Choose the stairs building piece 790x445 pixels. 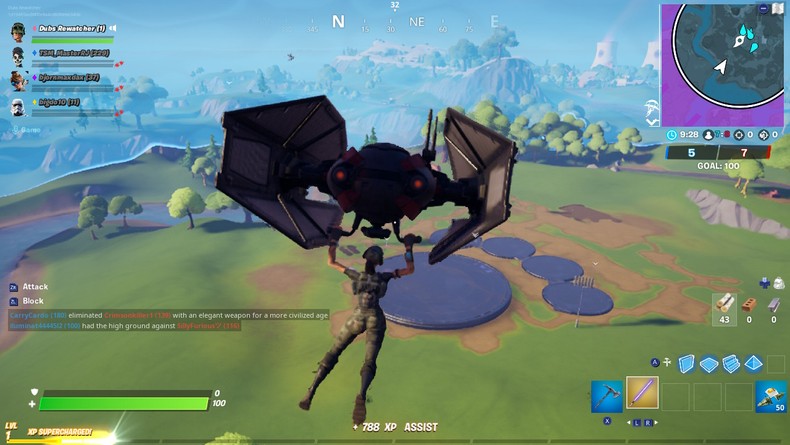click(730, 363)
